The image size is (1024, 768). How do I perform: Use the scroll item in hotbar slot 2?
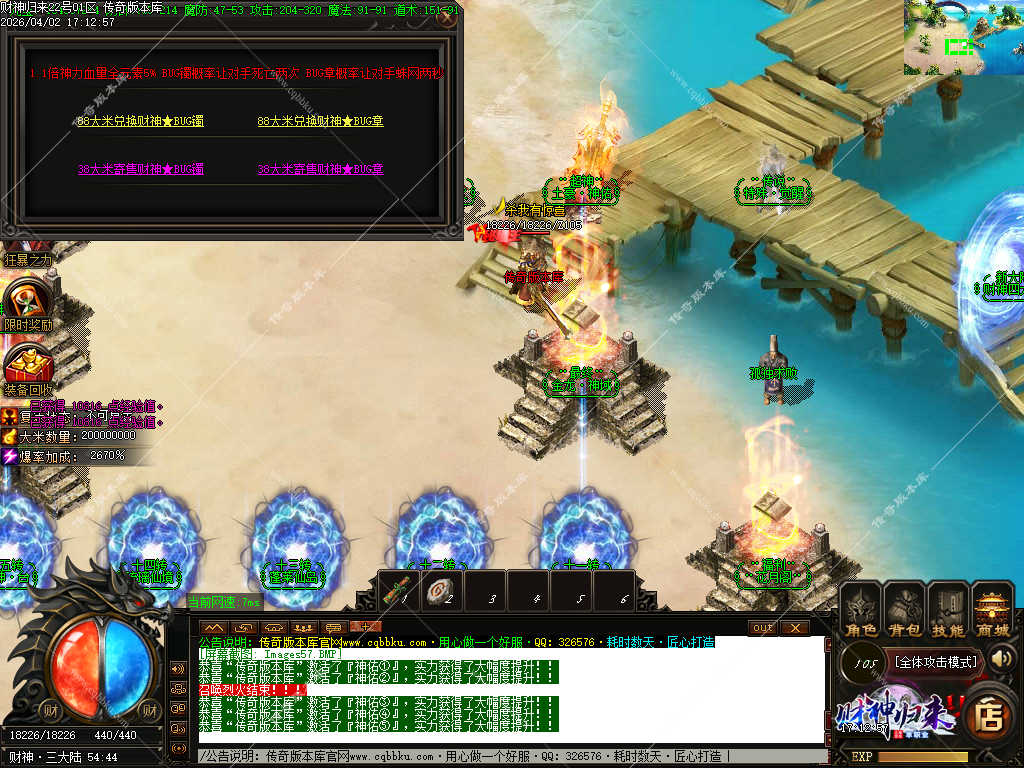[445, 589]
